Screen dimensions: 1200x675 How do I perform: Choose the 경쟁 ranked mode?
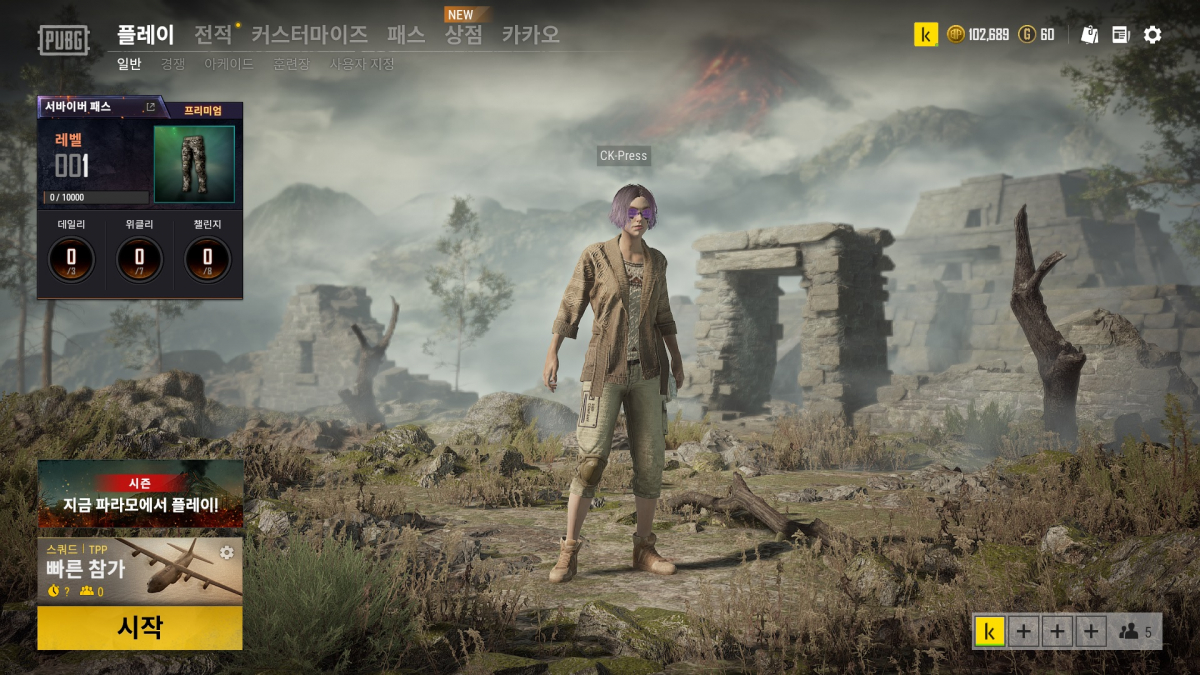pos(173,64)
